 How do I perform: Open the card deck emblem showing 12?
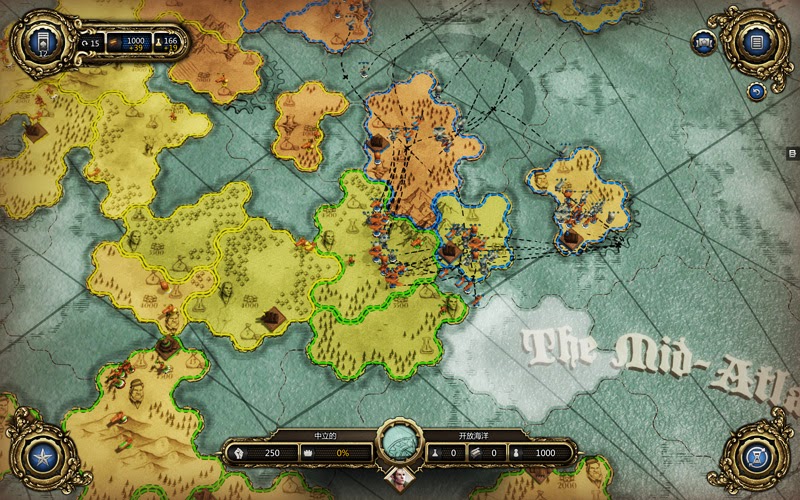pos(42,42)
